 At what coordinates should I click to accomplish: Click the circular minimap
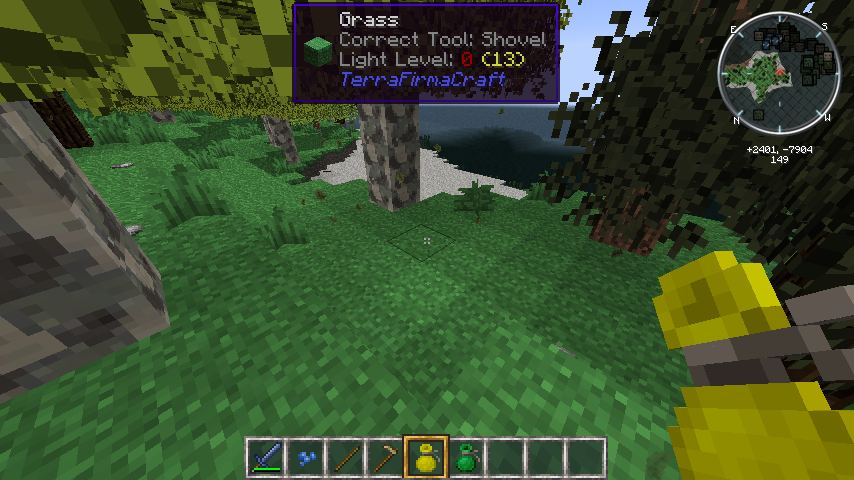point(779,73)
